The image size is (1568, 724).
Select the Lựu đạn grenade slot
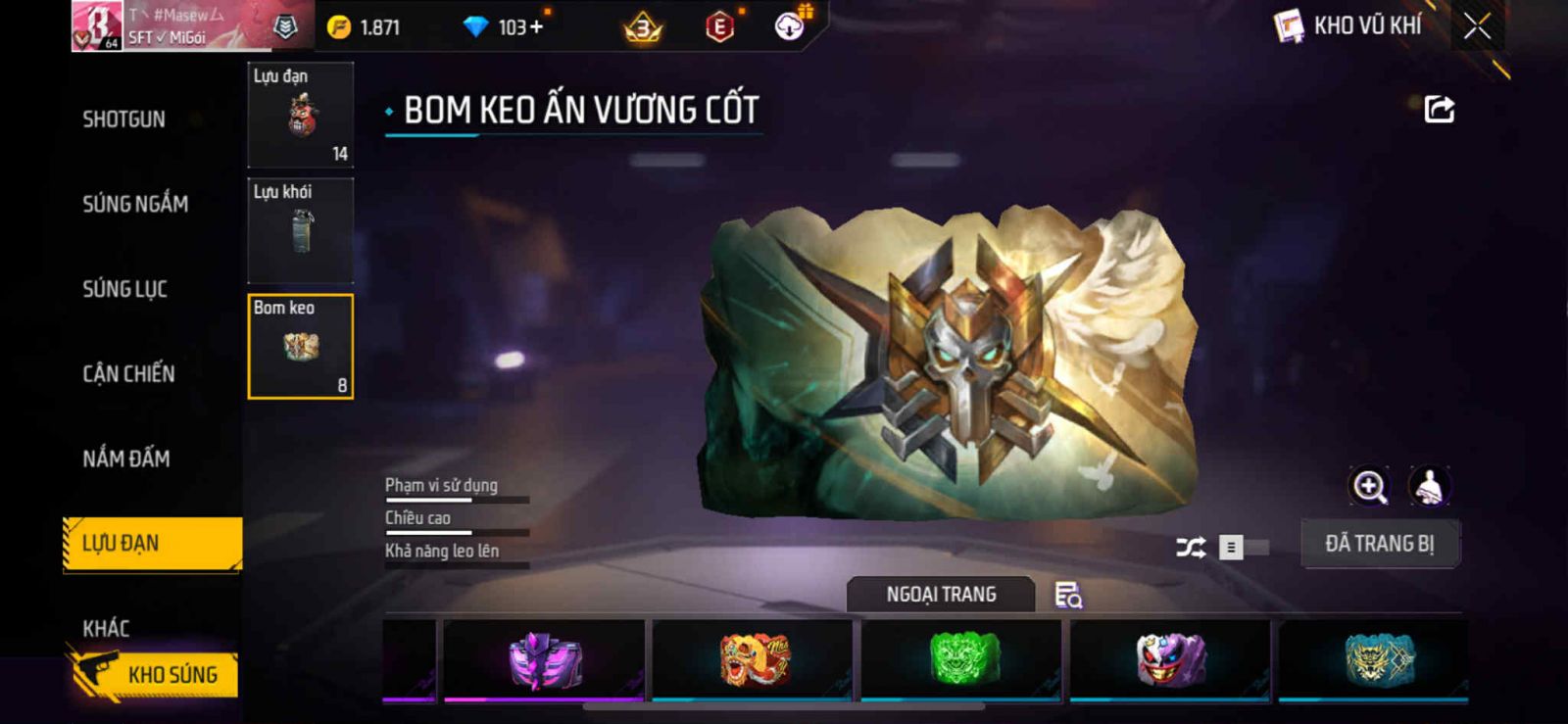coord(301,116)
